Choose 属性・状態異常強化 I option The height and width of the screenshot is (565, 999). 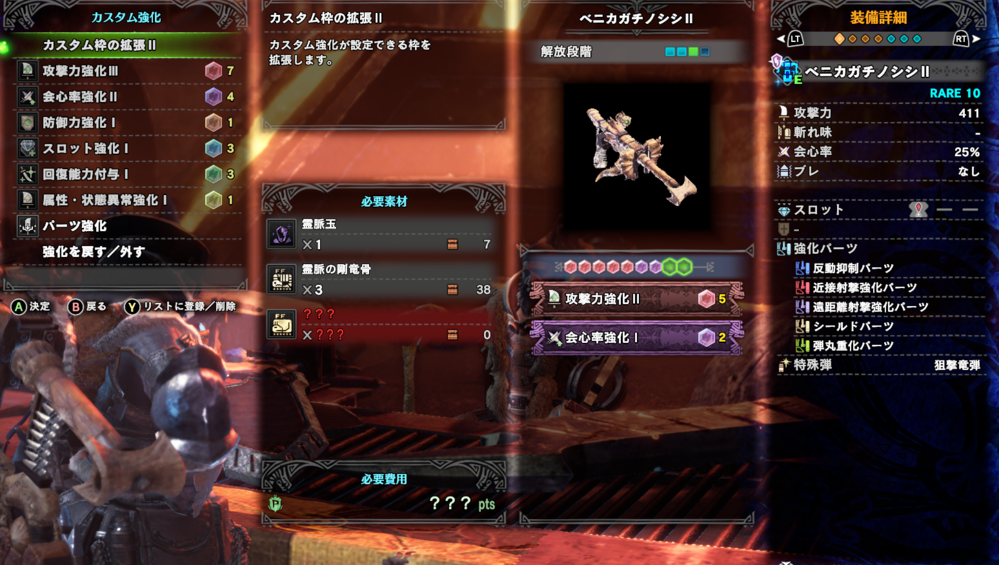click(126, 200)
